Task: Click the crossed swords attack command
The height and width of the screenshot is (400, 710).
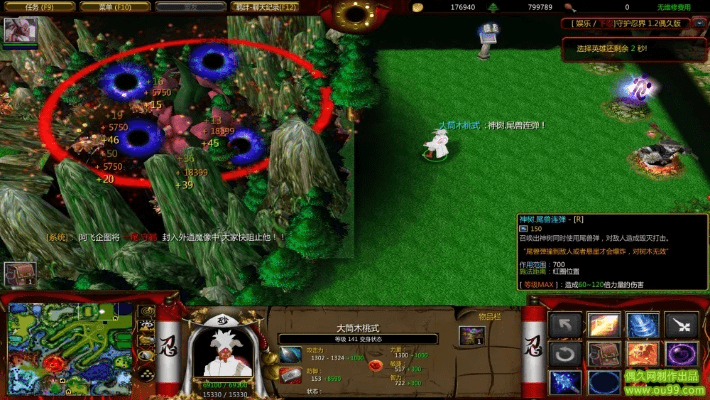Action: pos(682,323)
